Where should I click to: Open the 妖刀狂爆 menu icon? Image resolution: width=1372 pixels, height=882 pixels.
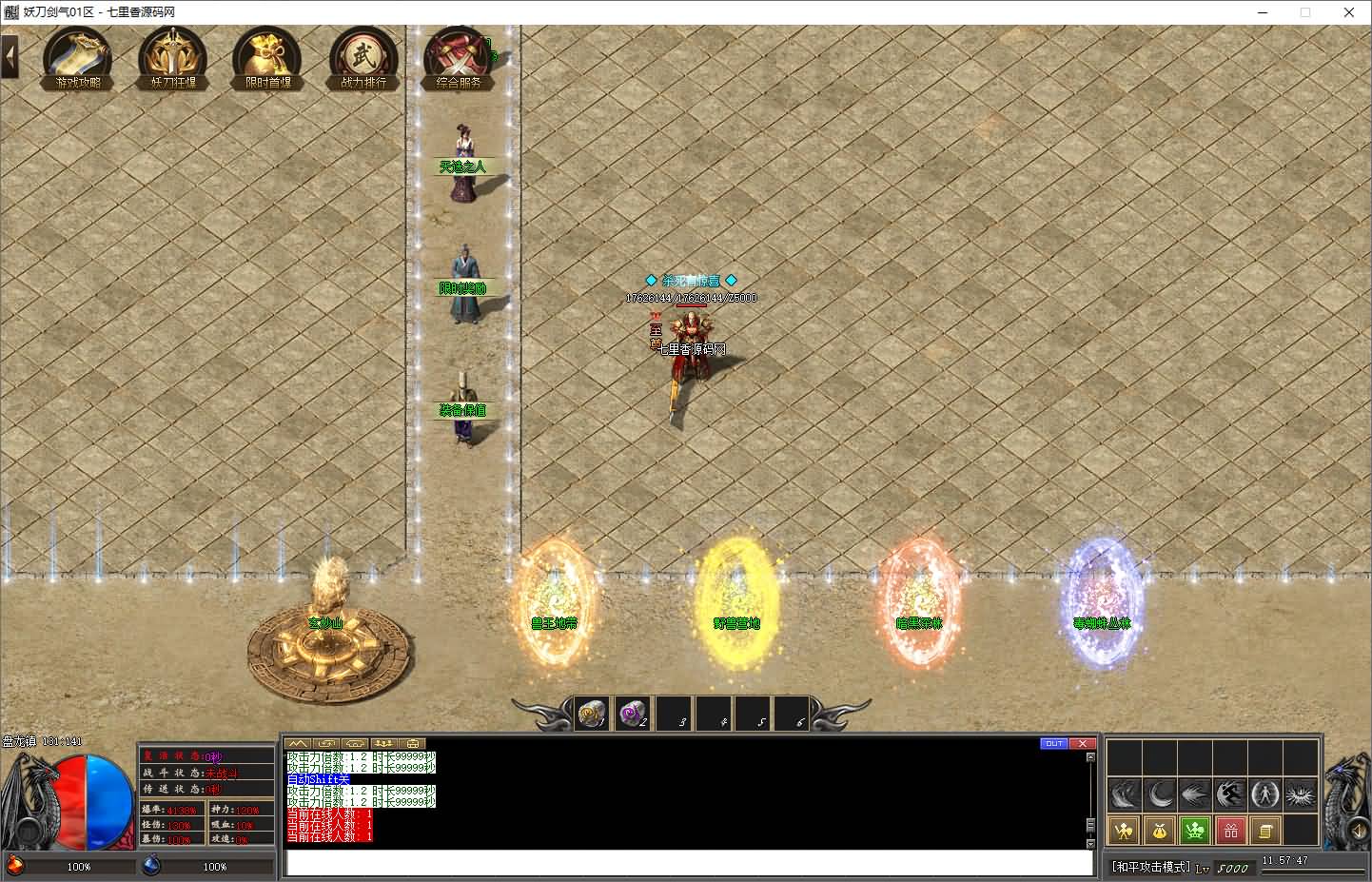pyautogui.click(x=172, y=58)
